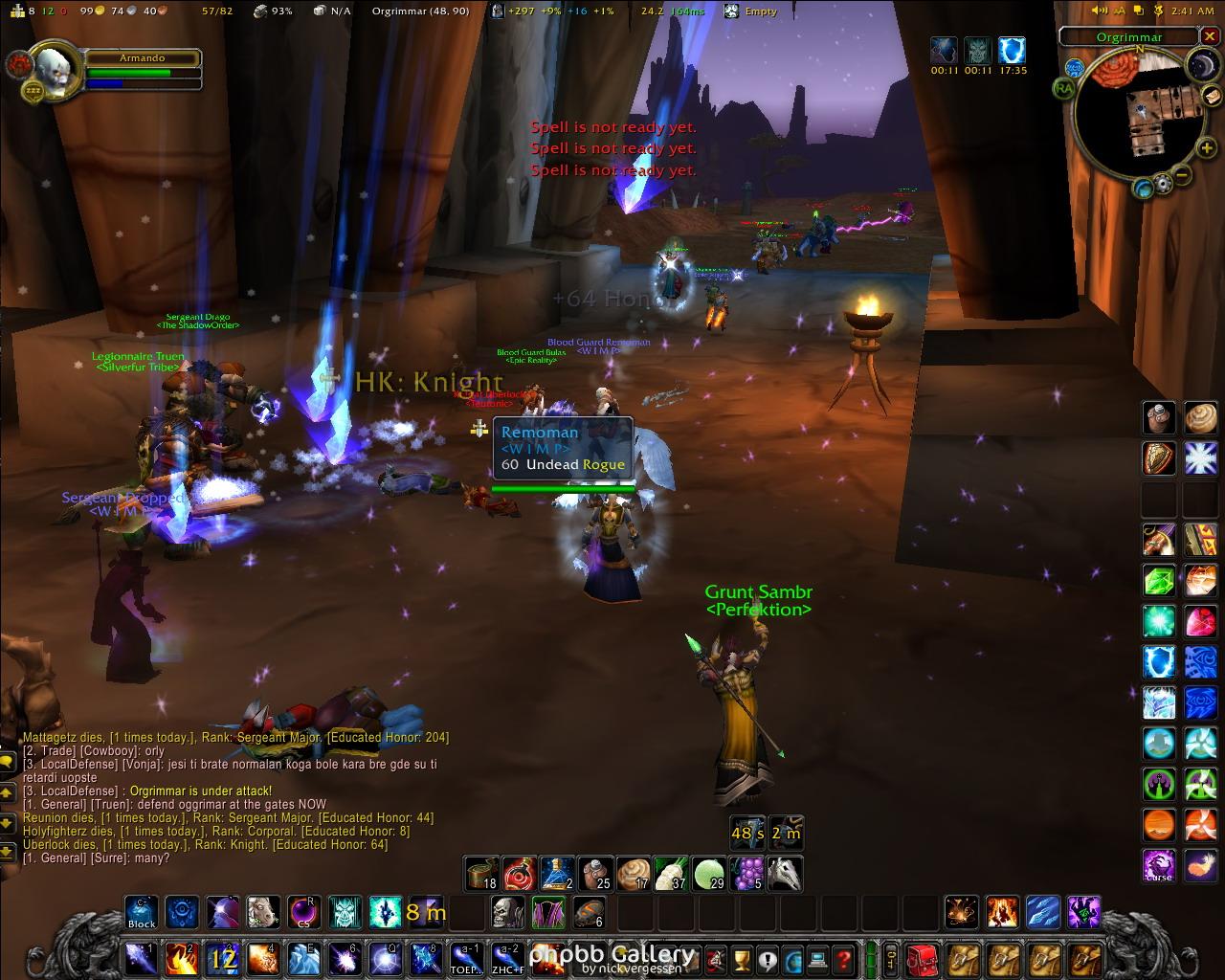Open the minimap gear settings button
Image resolution: width=1225 pixels, height=980 pixels.
[x=1163, y=182]
